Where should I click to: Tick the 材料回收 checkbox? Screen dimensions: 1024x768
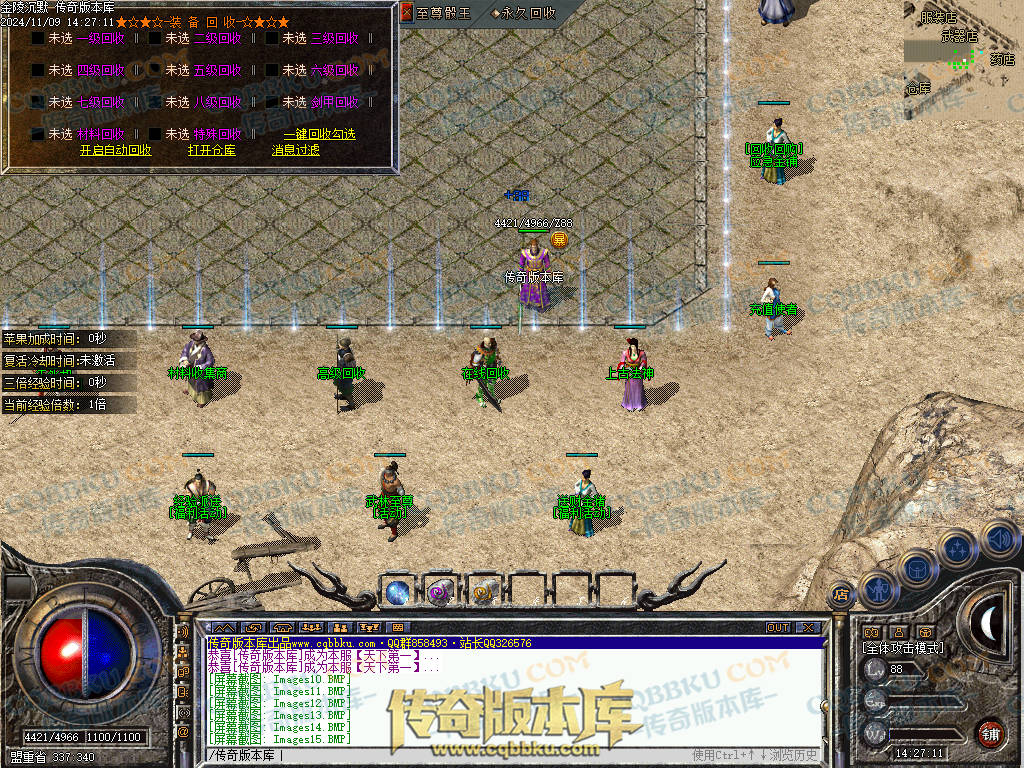38,134
